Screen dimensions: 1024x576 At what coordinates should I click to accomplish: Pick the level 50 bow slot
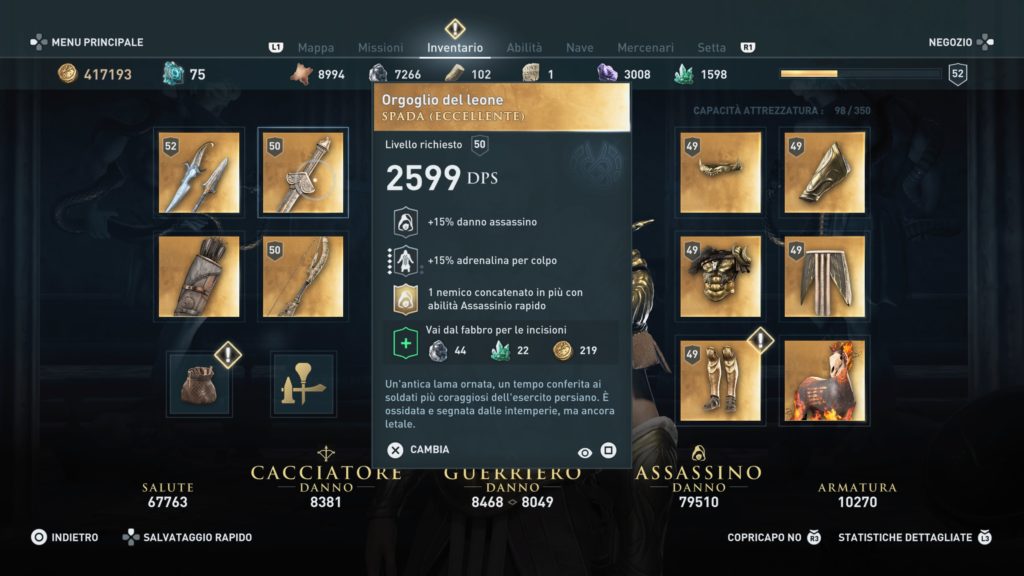point(303,277)
